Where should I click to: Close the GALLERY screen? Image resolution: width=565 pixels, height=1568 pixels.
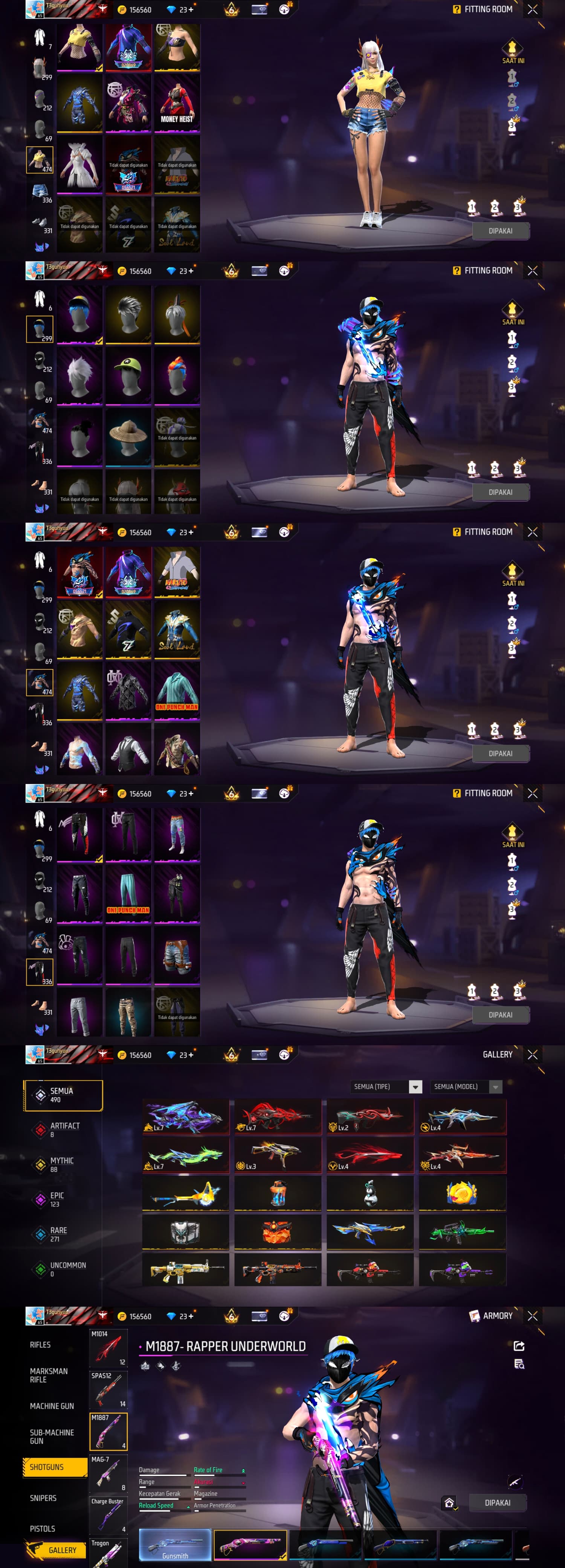coord(533,1054)
